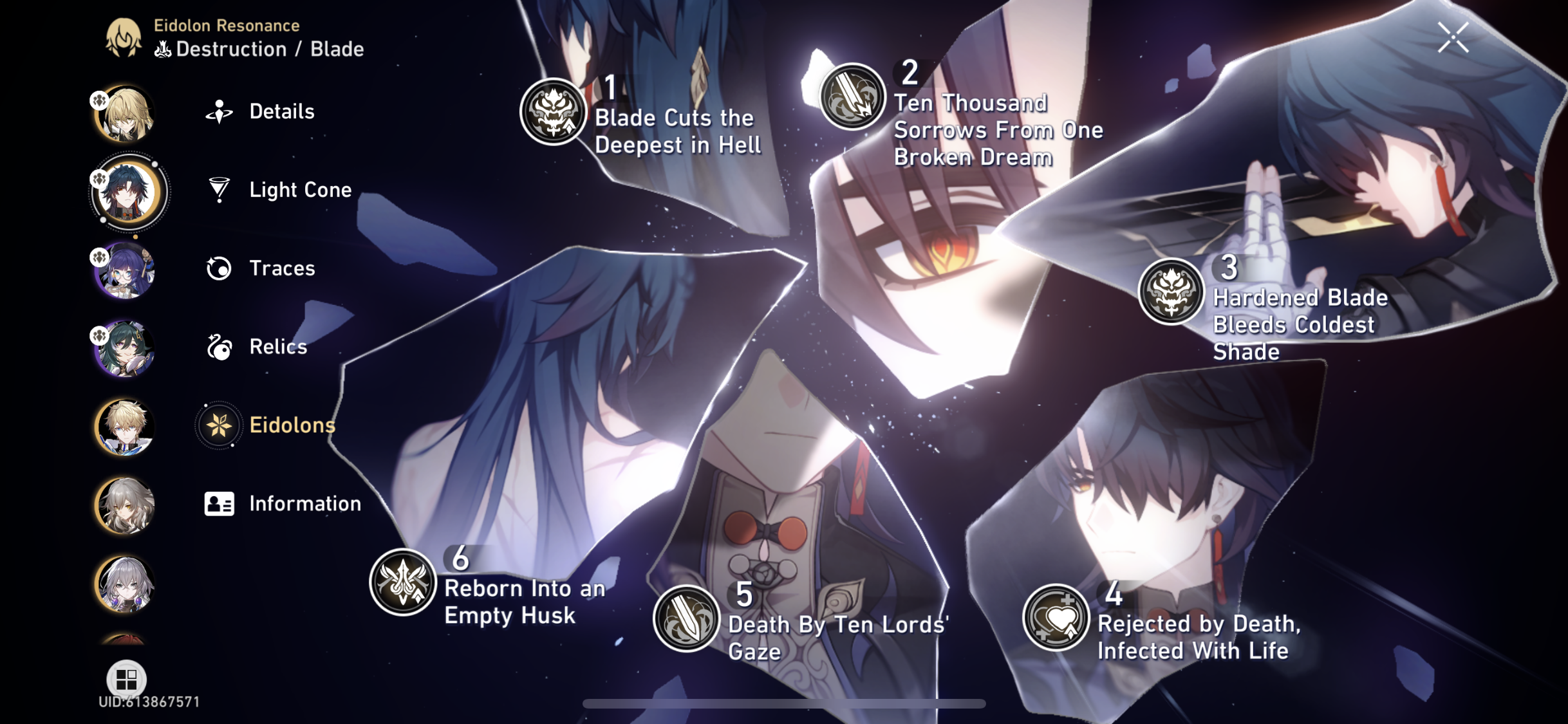
Task: Switch to the Relics tab
Action: click(277, 347)
